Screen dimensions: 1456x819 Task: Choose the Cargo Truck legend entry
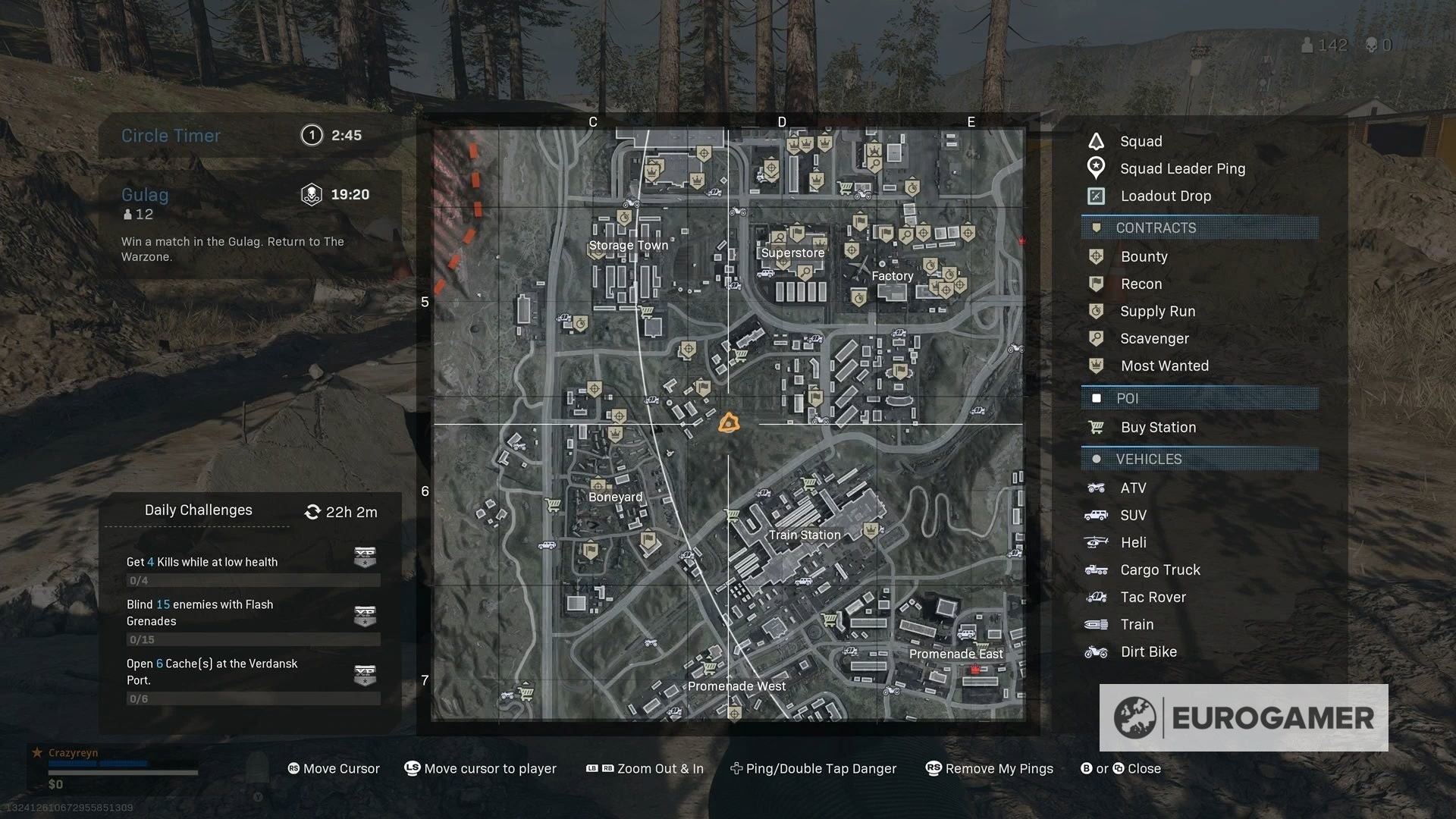pos(1159,570)
